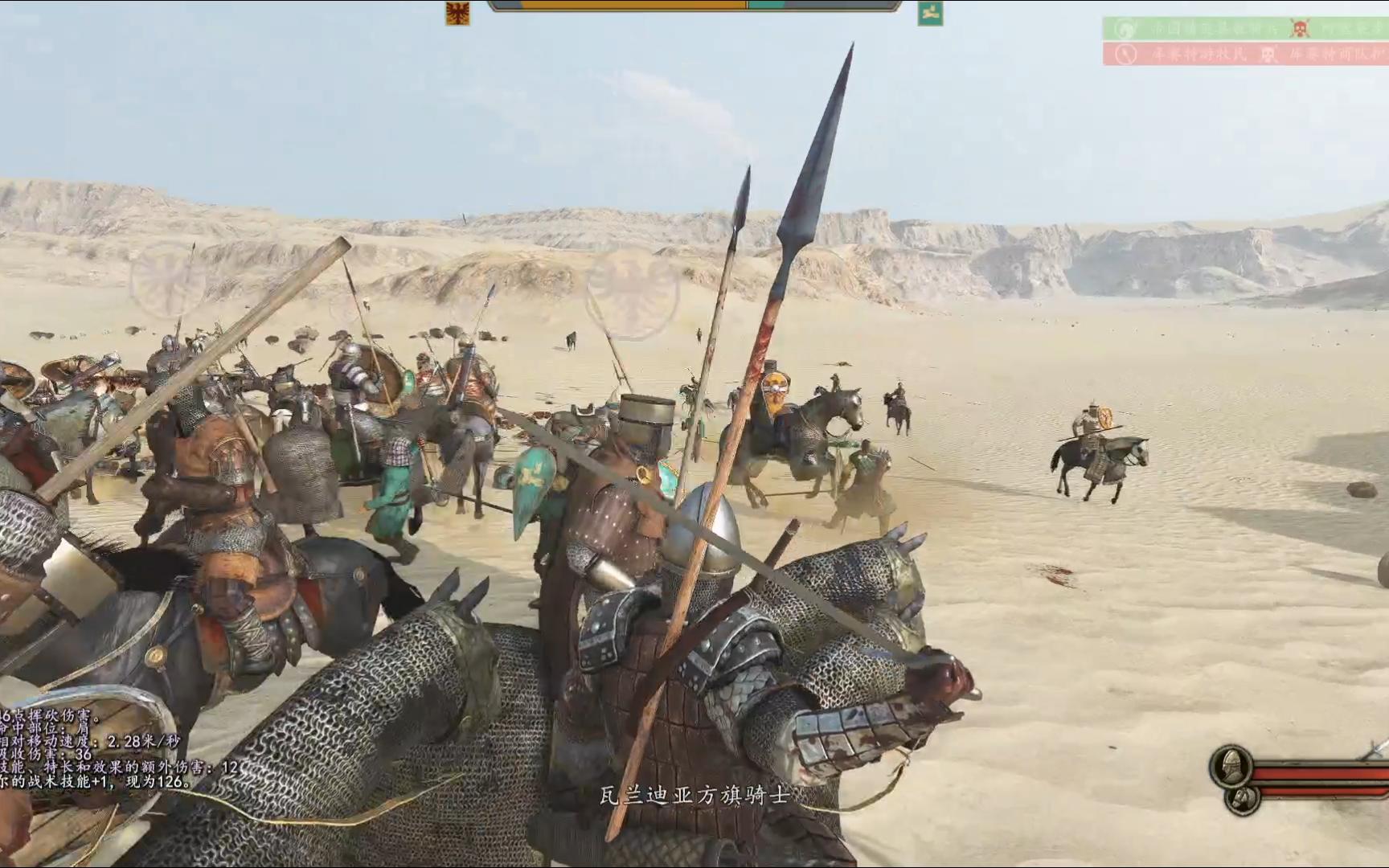Click the green horse faction banner

pyautogui.click(x=930, y=12)
